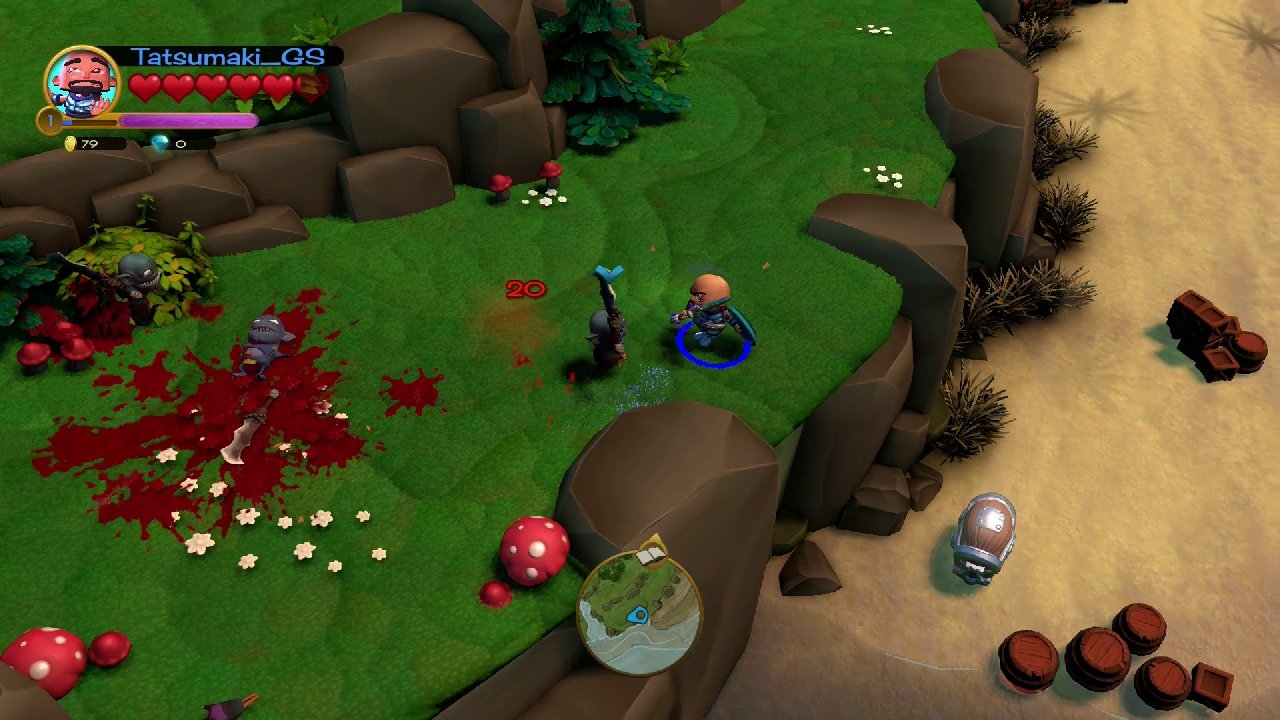Open the book icon above the minimap
1280x720 pixels.
(x=651, y=551)
